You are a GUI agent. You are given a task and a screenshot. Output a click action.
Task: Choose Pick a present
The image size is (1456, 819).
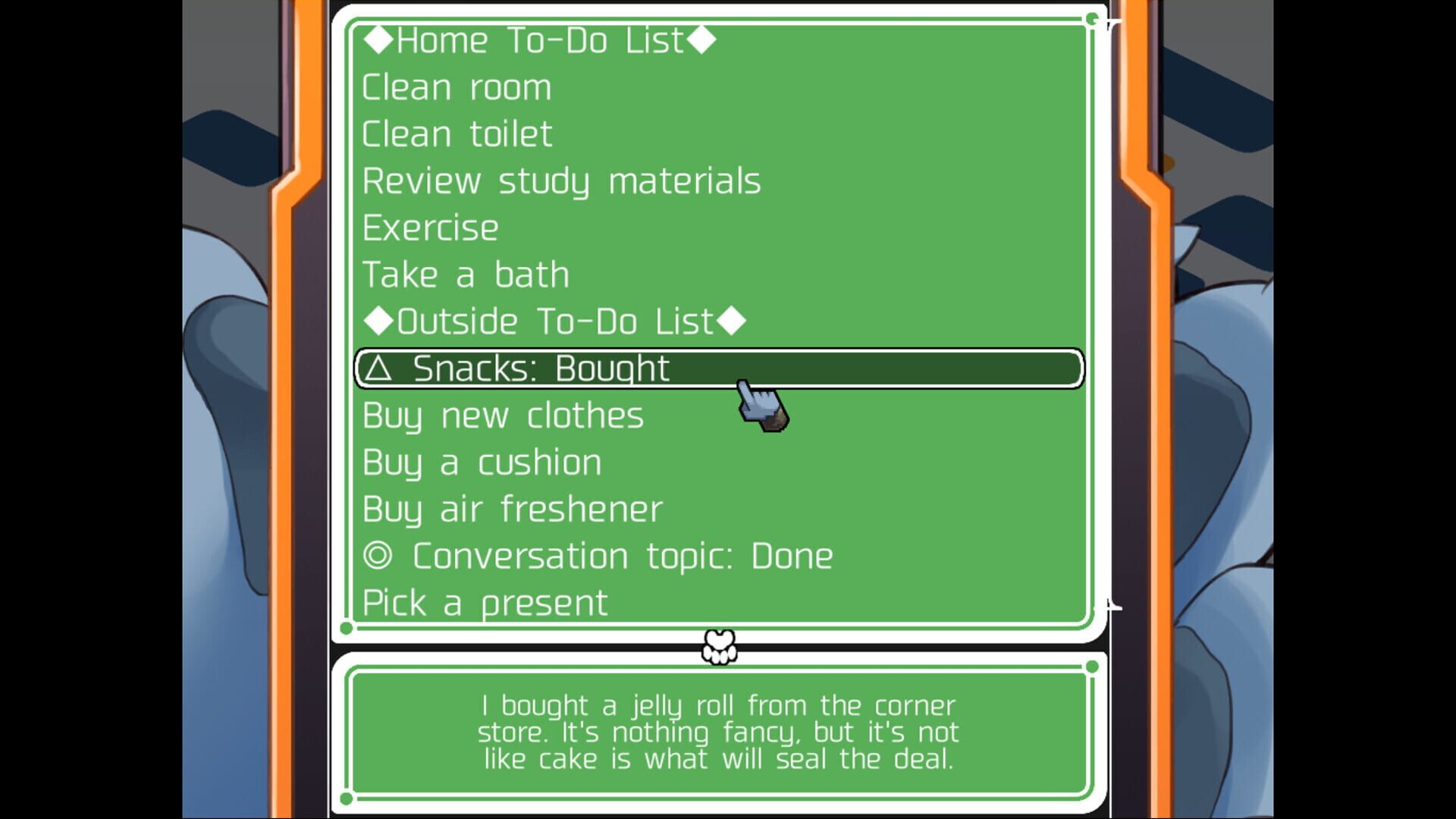coord(484,602)
